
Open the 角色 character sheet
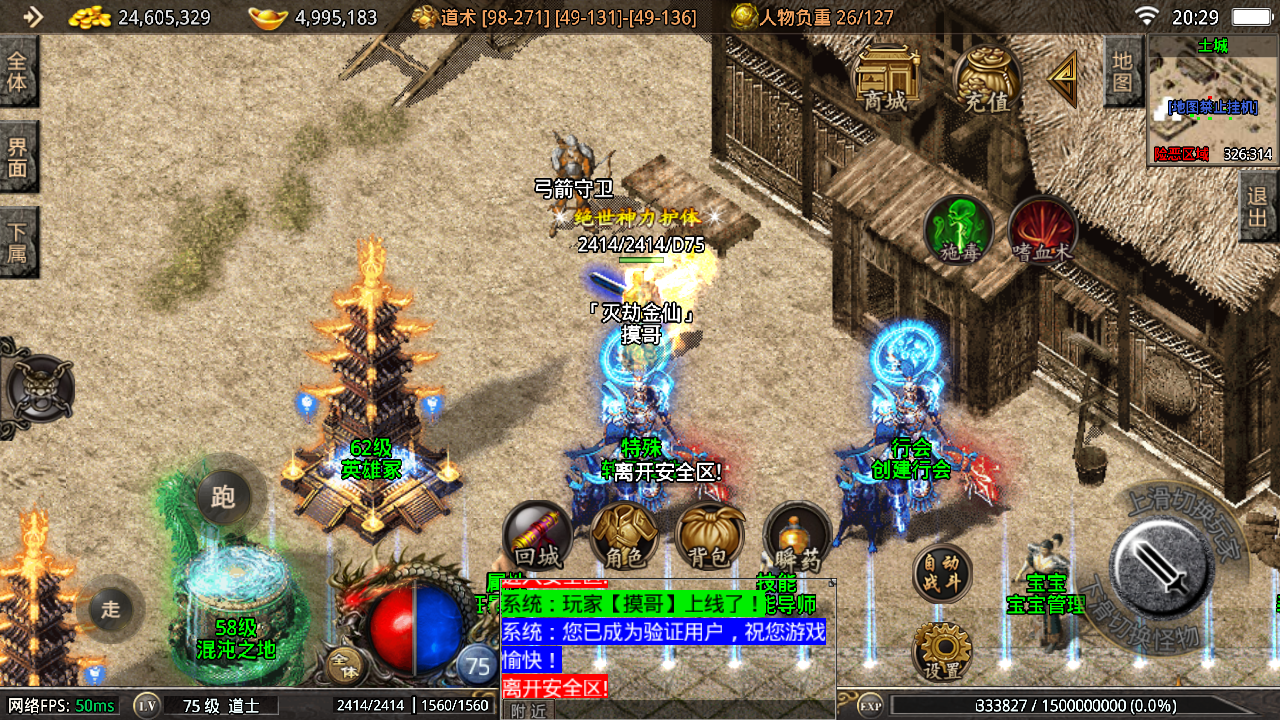pos(624,537)
